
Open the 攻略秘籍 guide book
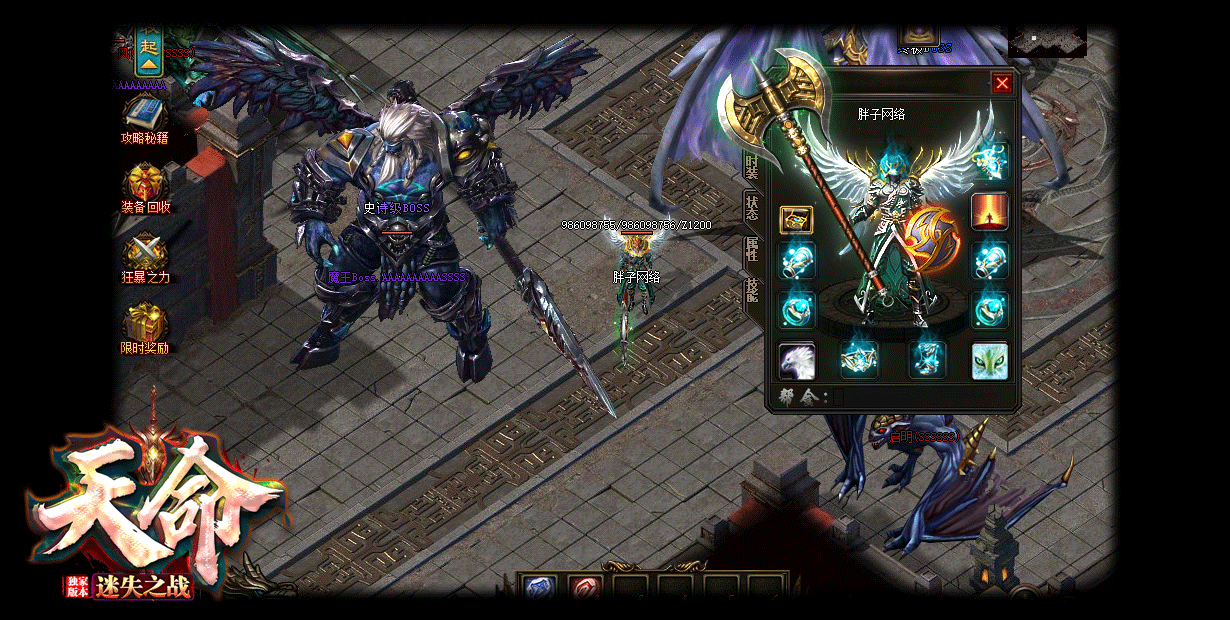tap(145, 113)
